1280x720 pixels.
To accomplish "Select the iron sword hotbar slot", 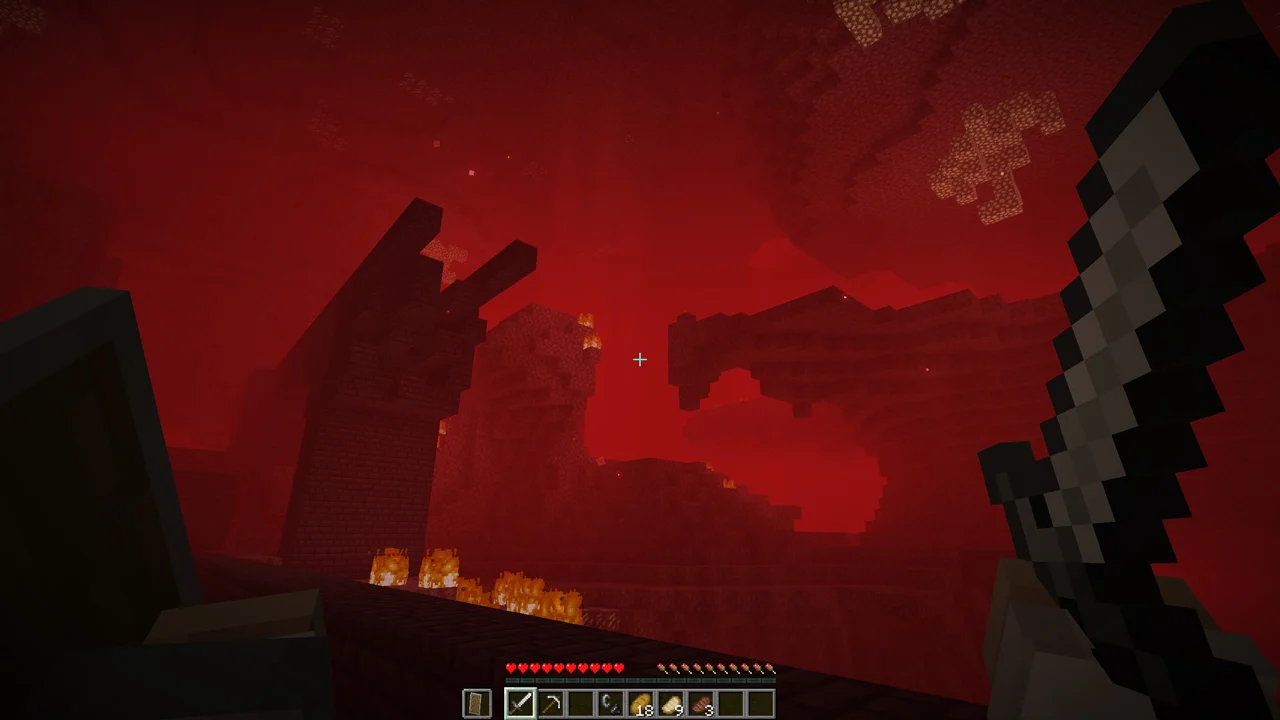I will [520, 704].
